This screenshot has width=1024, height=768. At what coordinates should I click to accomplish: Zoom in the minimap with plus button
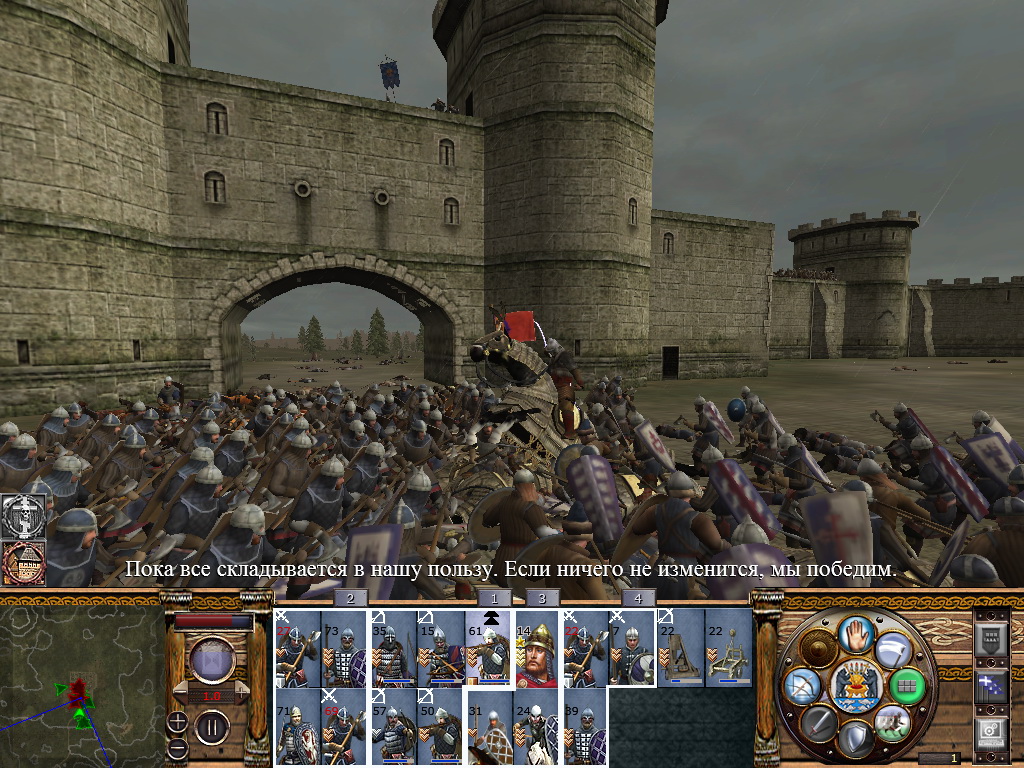178,721
